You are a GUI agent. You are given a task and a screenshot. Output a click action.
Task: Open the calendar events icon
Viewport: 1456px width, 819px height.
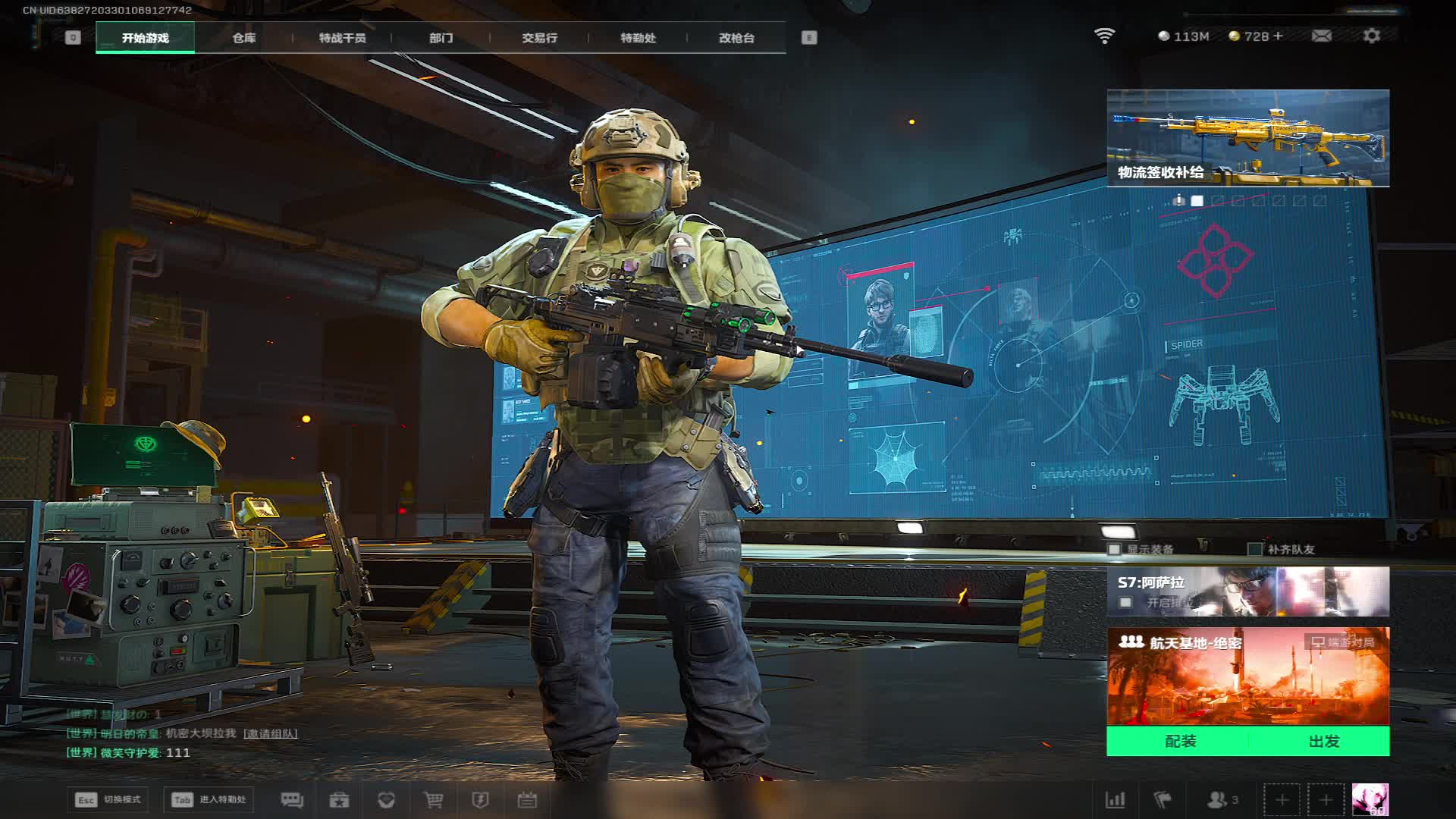pyautogui.click(x=527, y=800)
